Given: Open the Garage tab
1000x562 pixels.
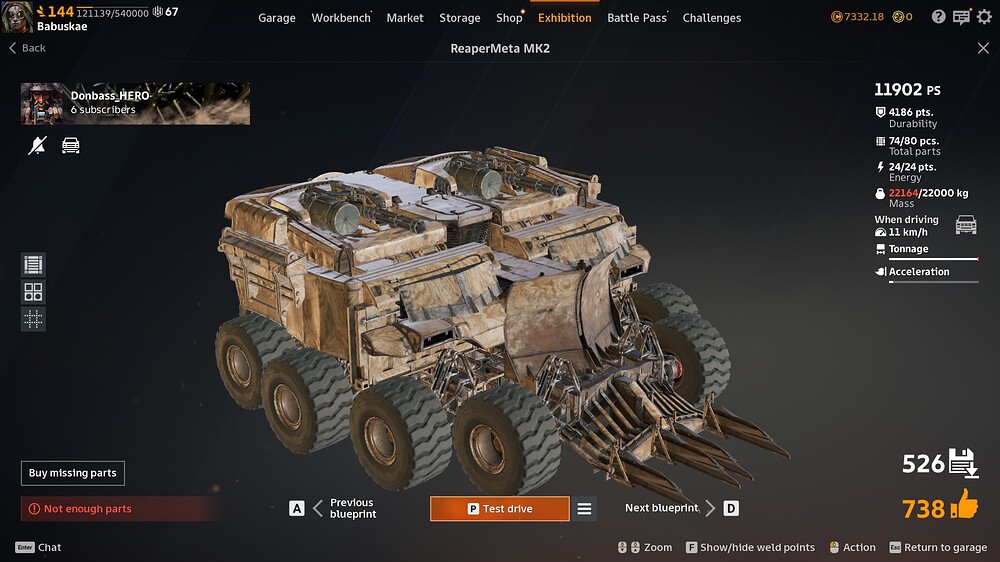Looking at the screenshot, I should (x=276, y=17).
